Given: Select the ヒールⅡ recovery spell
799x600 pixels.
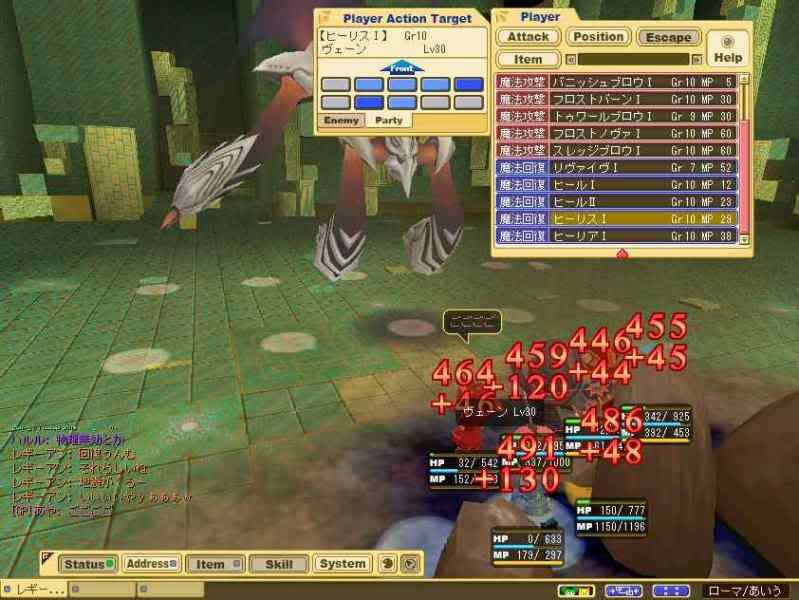Looking at the screenshot, I should 616,202.
